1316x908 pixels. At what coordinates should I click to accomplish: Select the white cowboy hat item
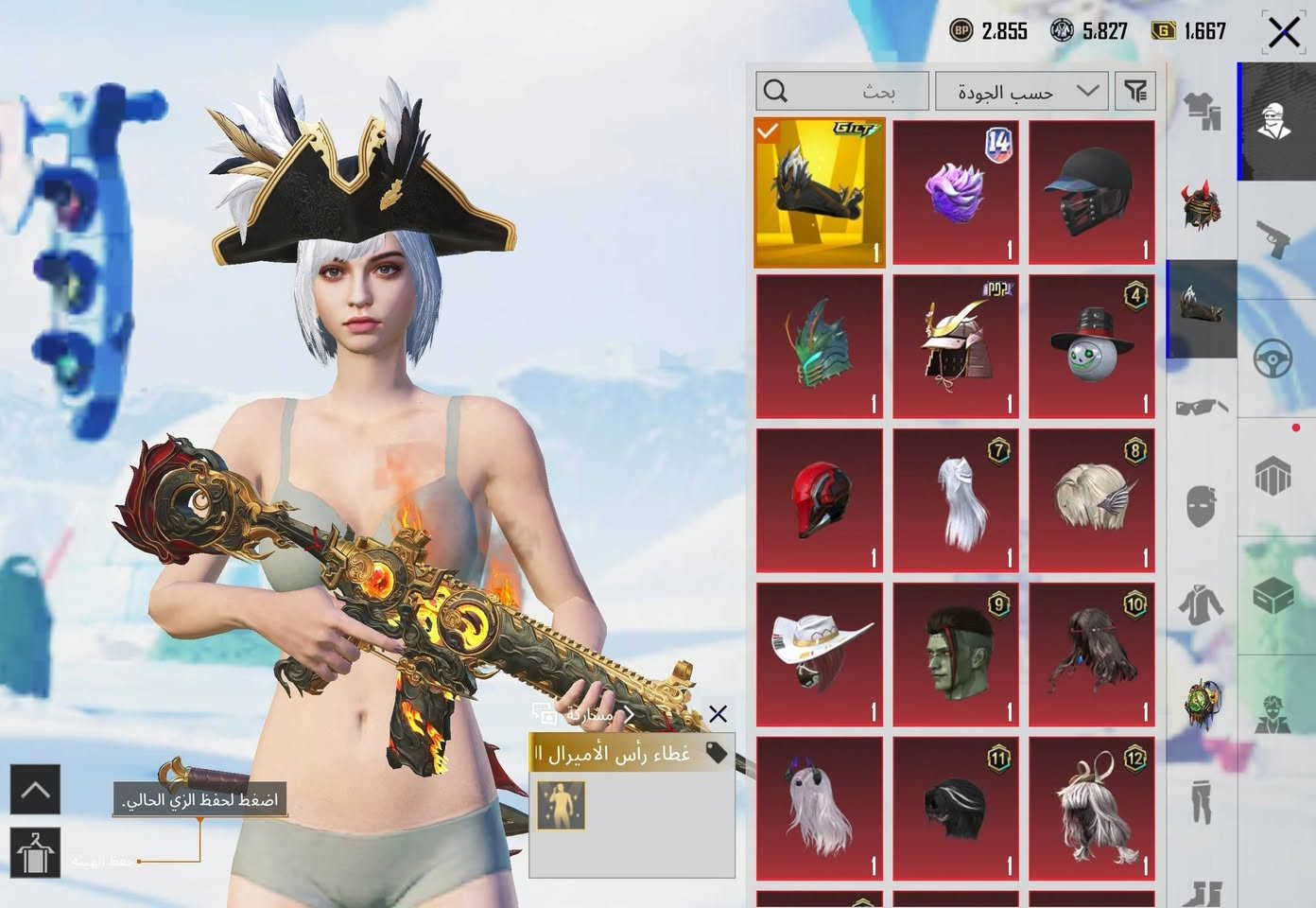(820, 655)
